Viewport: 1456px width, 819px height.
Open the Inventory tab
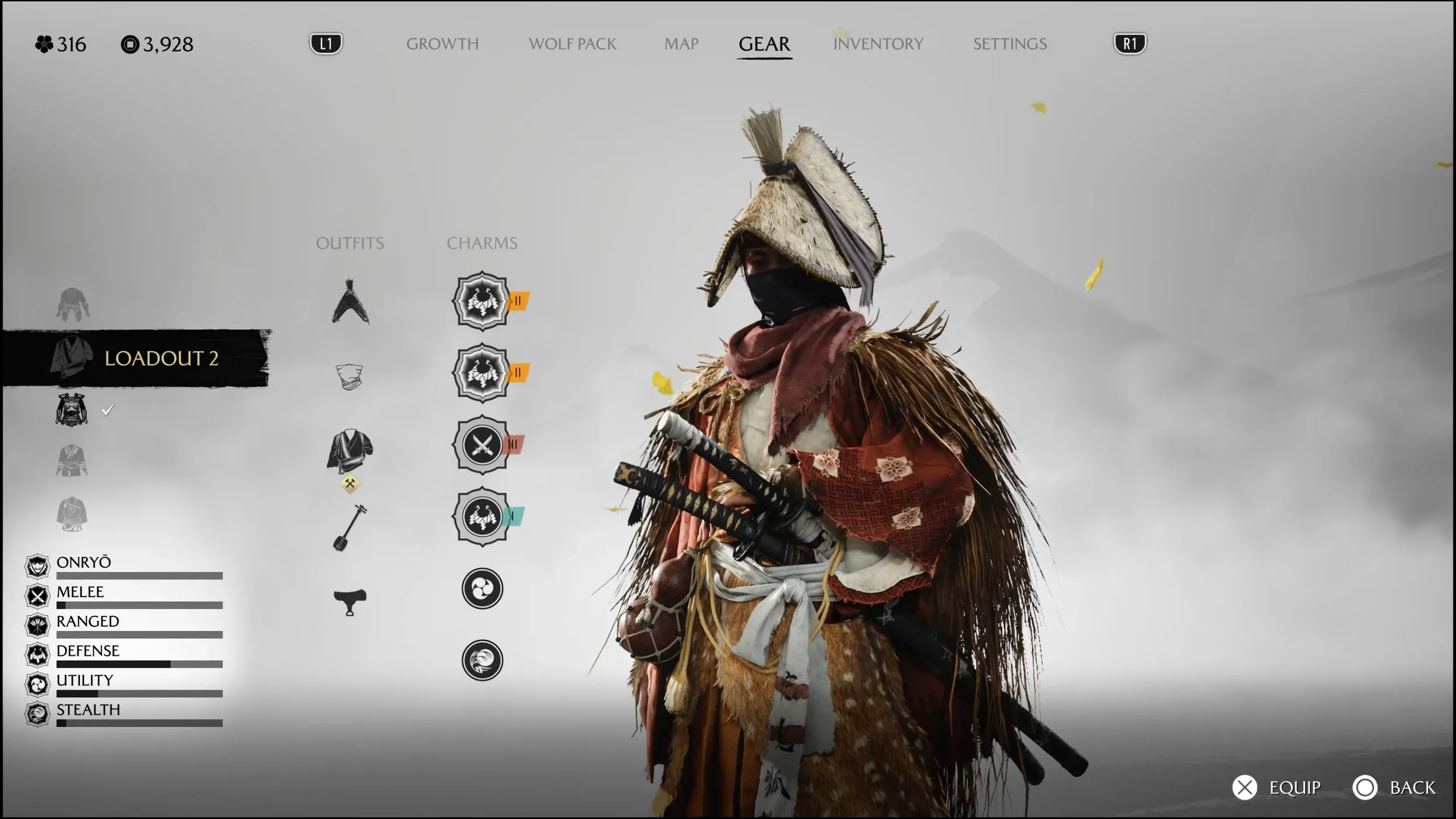click(x=878, y=44)
